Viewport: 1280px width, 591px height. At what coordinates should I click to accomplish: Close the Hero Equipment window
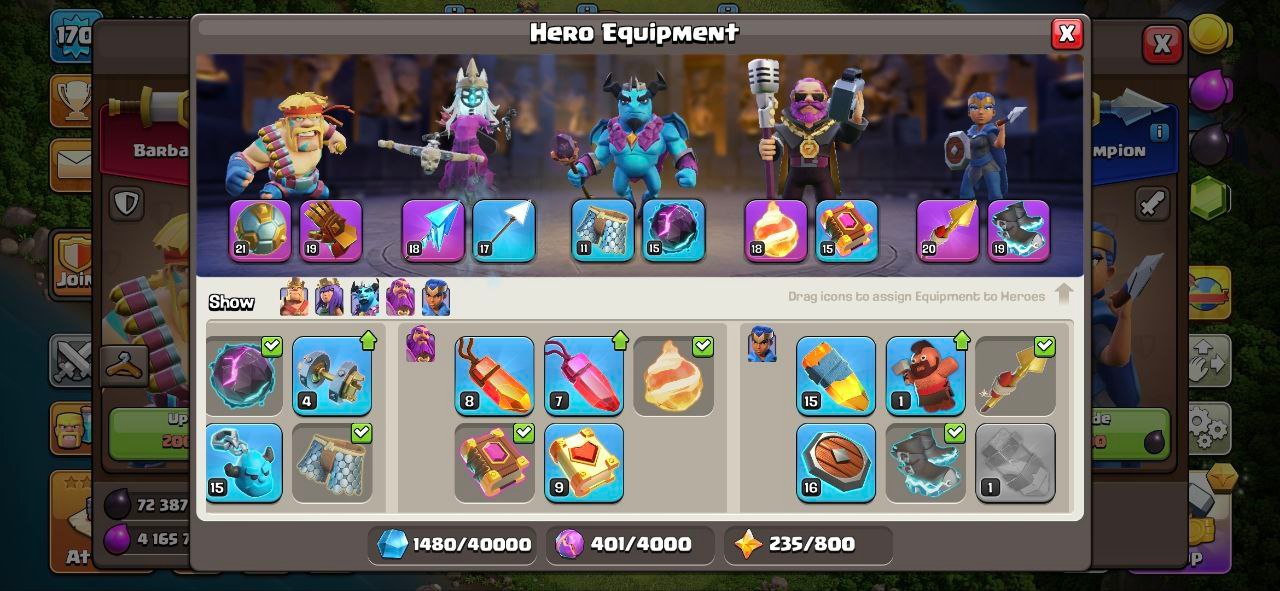pyautogui.click(x=1066, y=34)
